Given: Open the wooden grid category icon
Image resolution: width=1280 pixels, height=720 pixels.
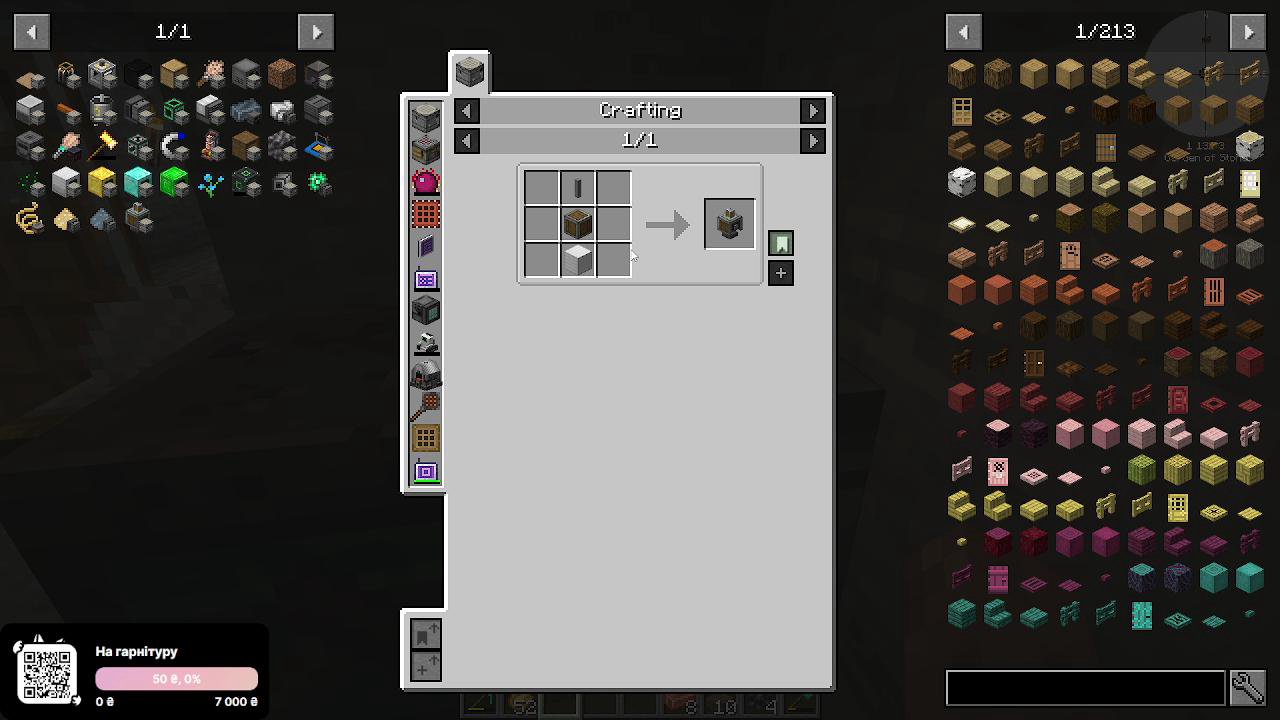Looking at the screenshot, I should tap(425, 437).
